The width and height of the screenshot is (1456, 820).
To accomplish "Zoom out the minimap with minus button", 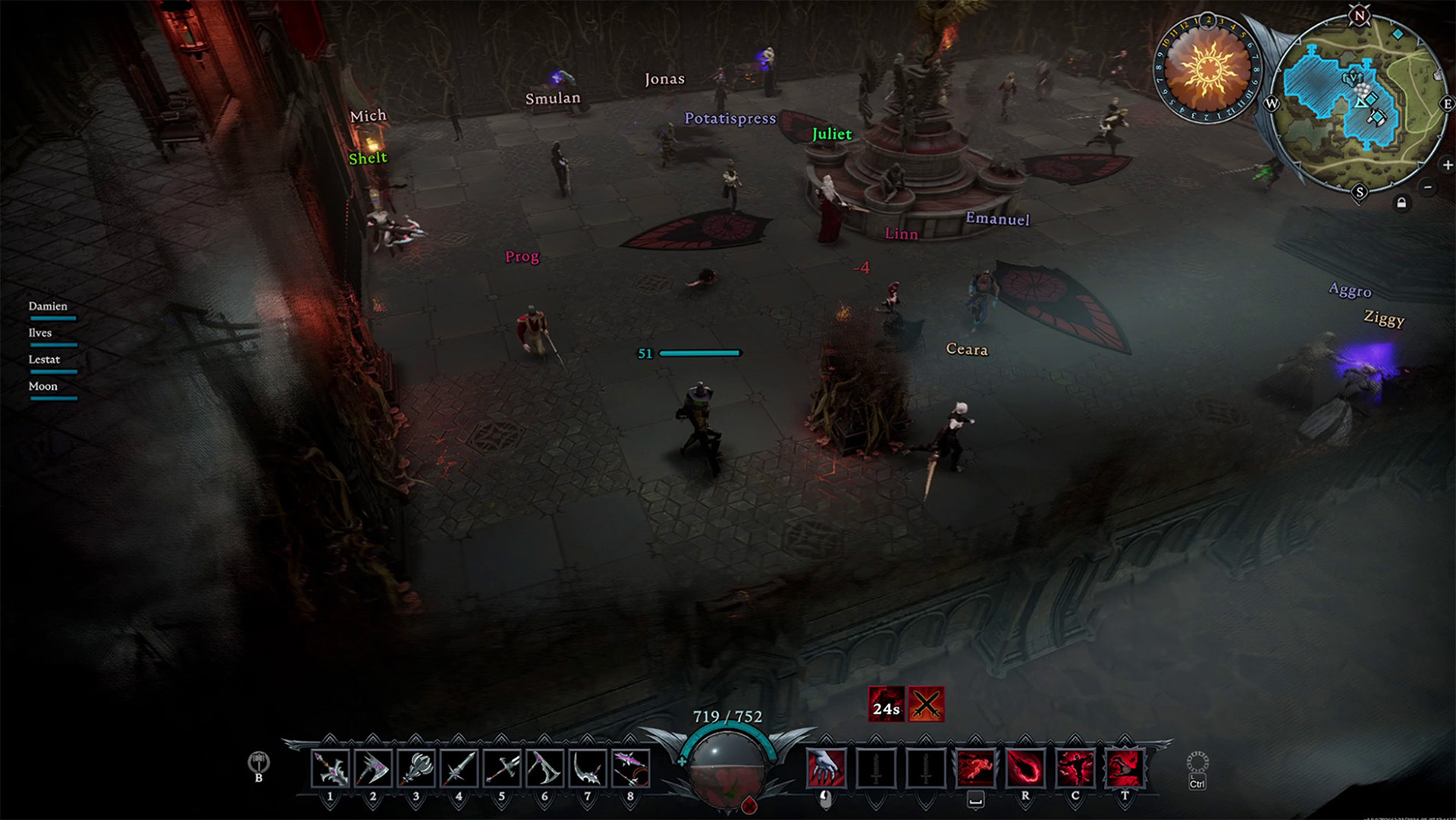I will [x=1428, y=187].
